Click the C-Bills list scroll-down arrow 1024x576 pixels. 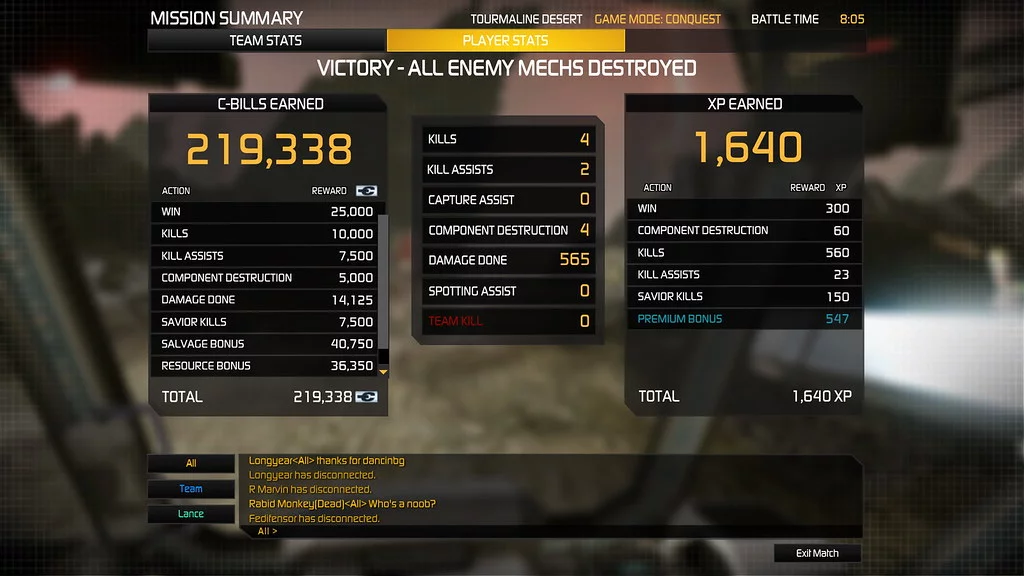point(381,371)
